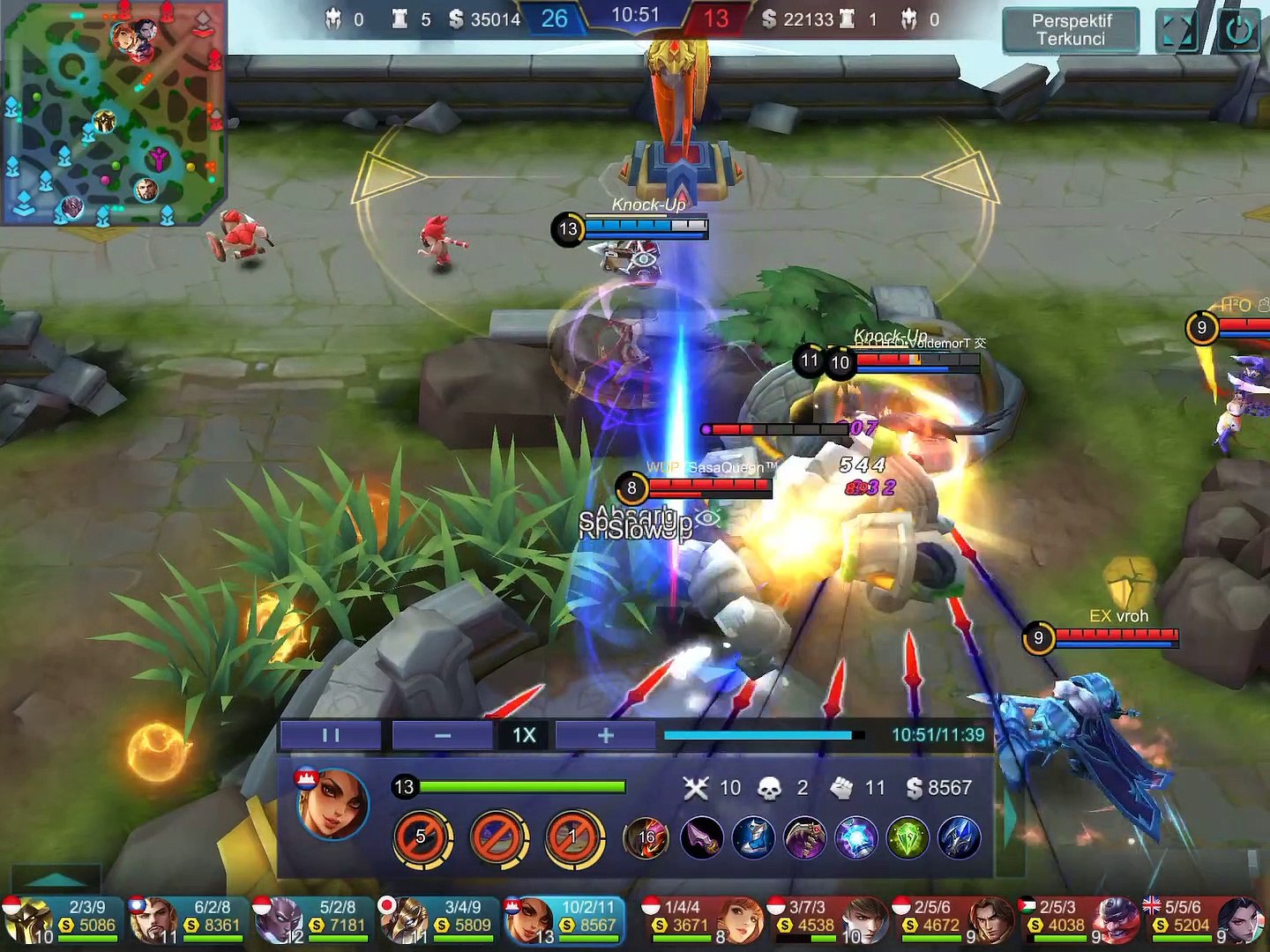The height and width of the screenshot is (952, 1270).
Task: Switch view to the 2/3/9 player
Action: coord(62,919)
